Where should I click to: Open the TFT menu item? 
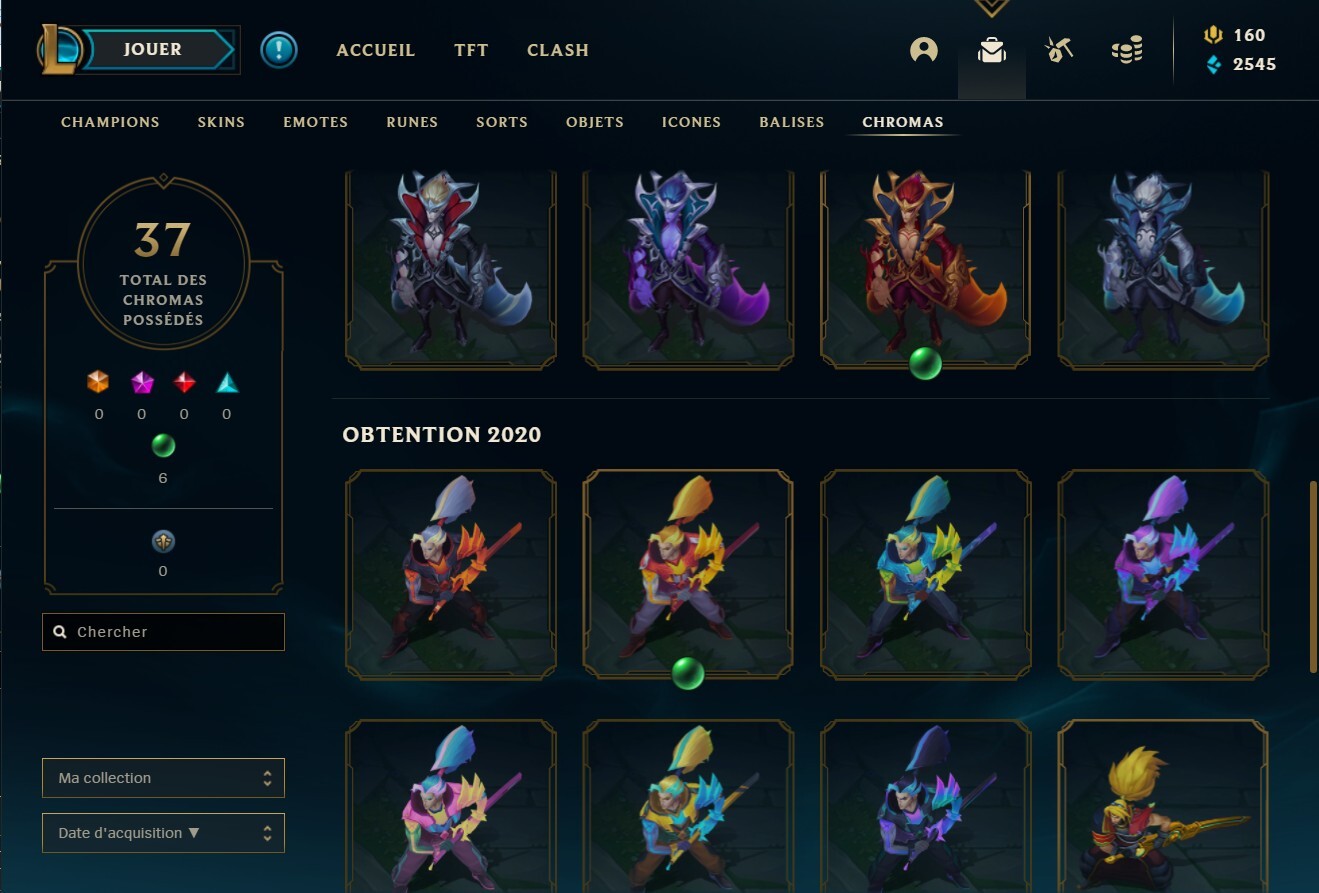(470, 49)
